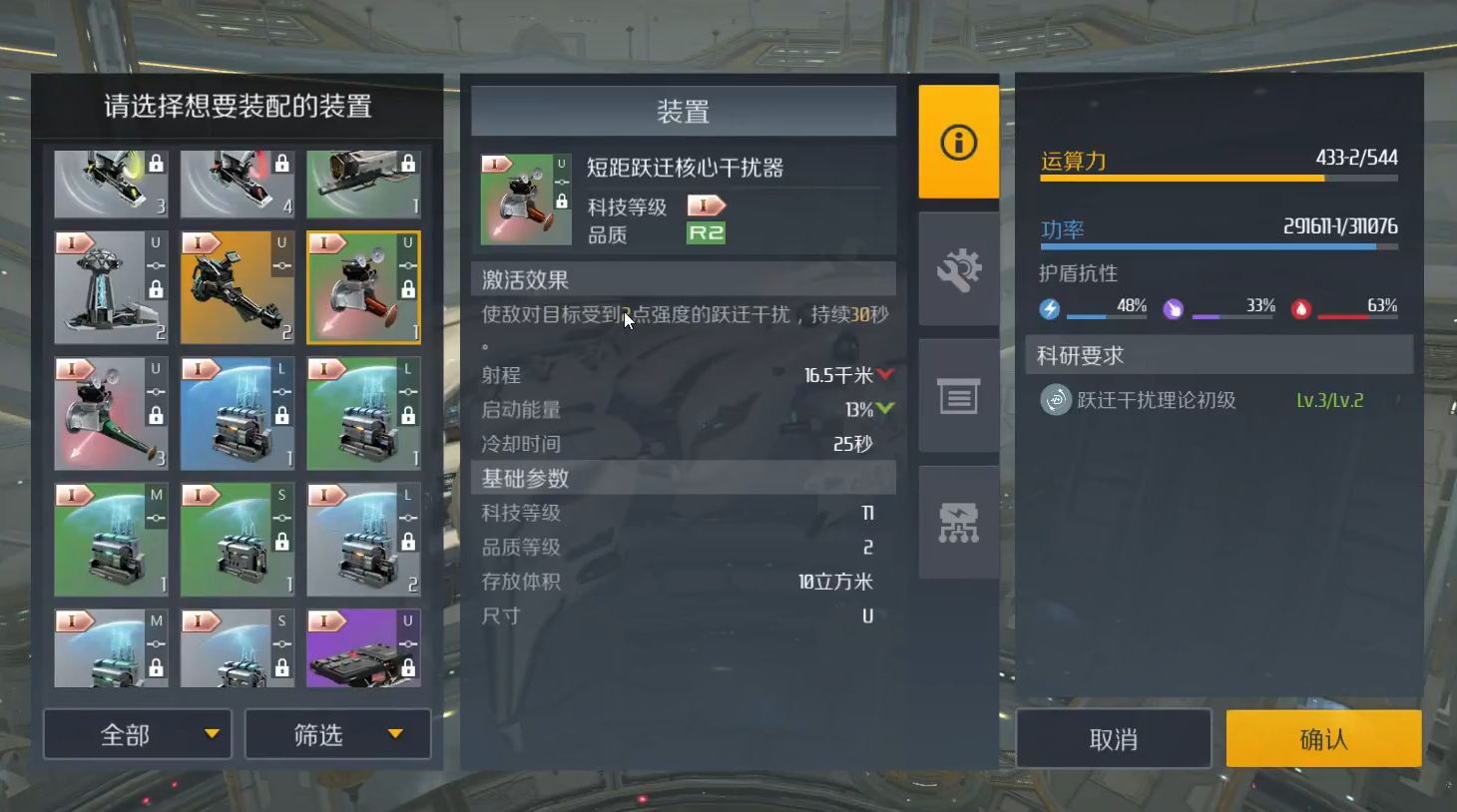1457x812 pixels.
Task: Open the 筛选 filter dropdown
Action: coord(336,734)
